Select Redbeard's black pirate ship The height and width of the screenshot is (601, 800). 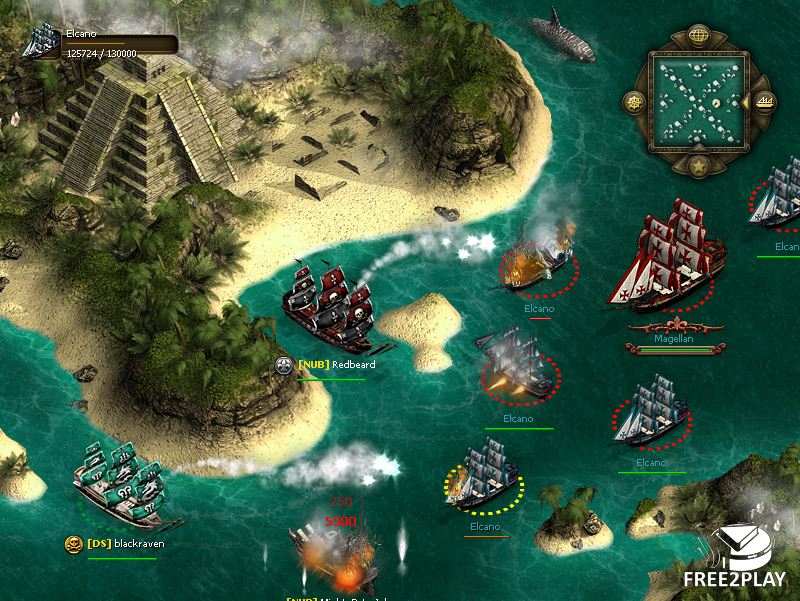(325, 308)
